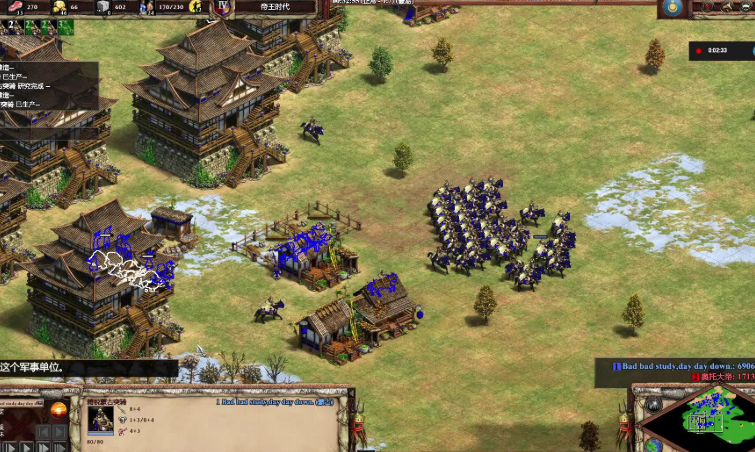
Task: Activate the glowing orange orb button
Action: tap(58, 410)
